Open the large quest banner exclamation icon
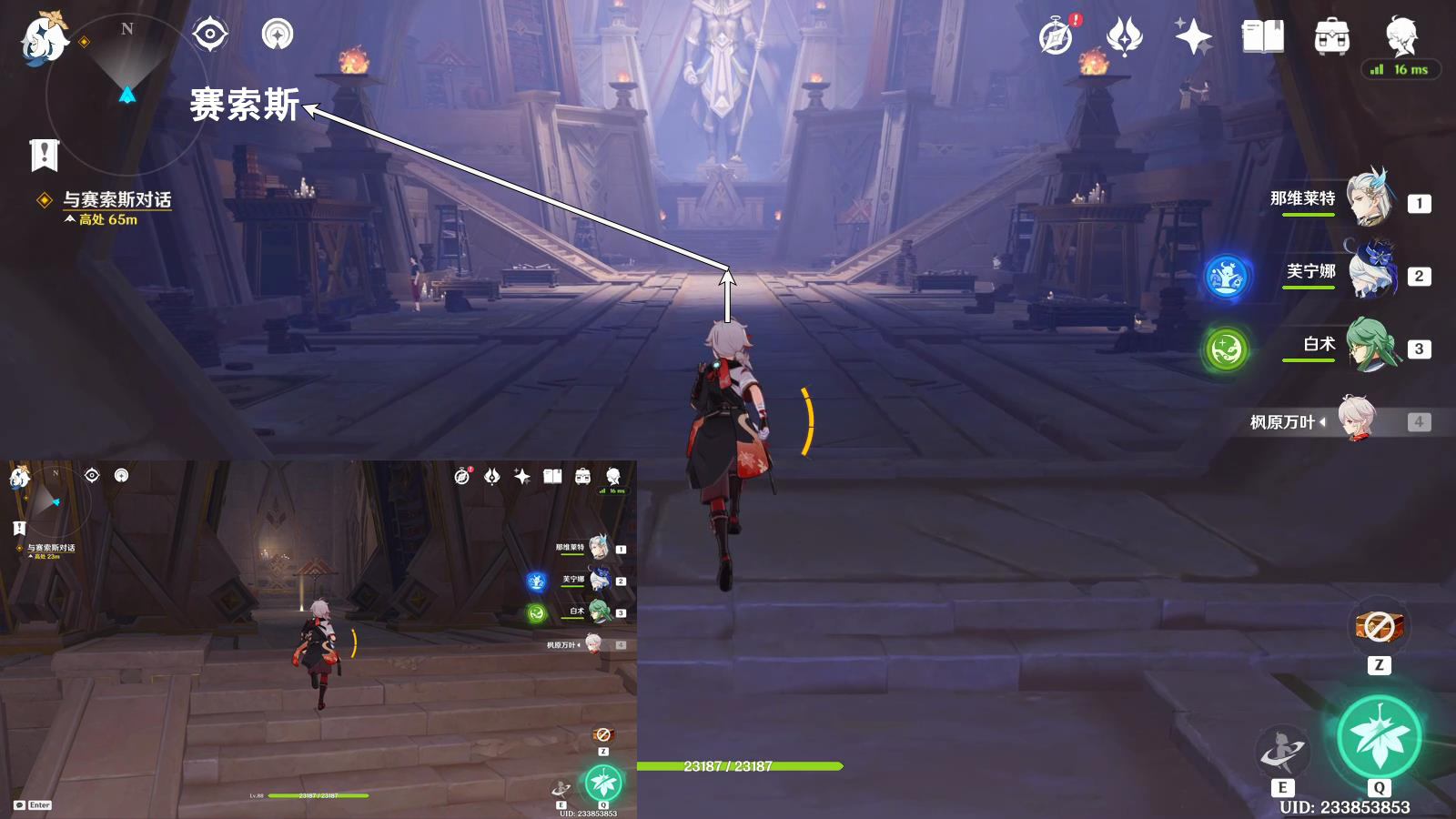Screen dimensions: 1456x819 coord(44,156)
